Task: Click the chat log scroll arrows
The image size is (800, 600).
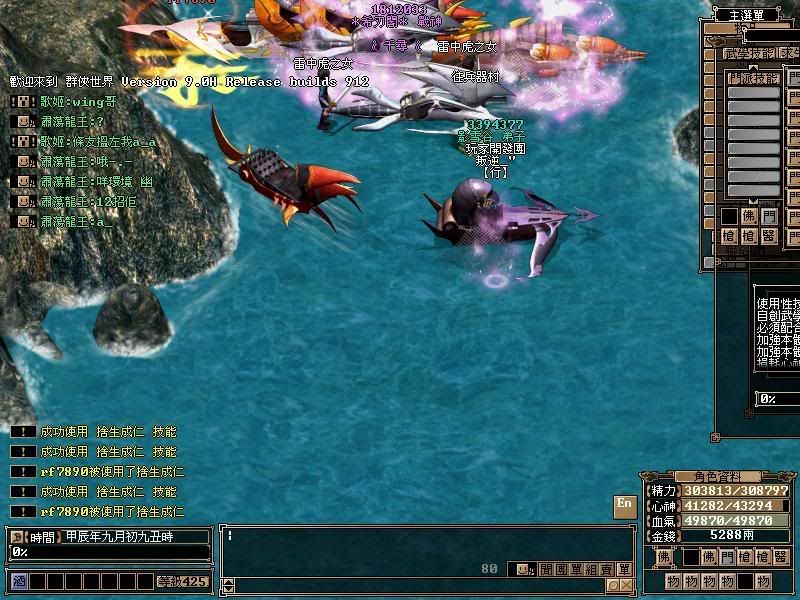Action: pos(227,585)
